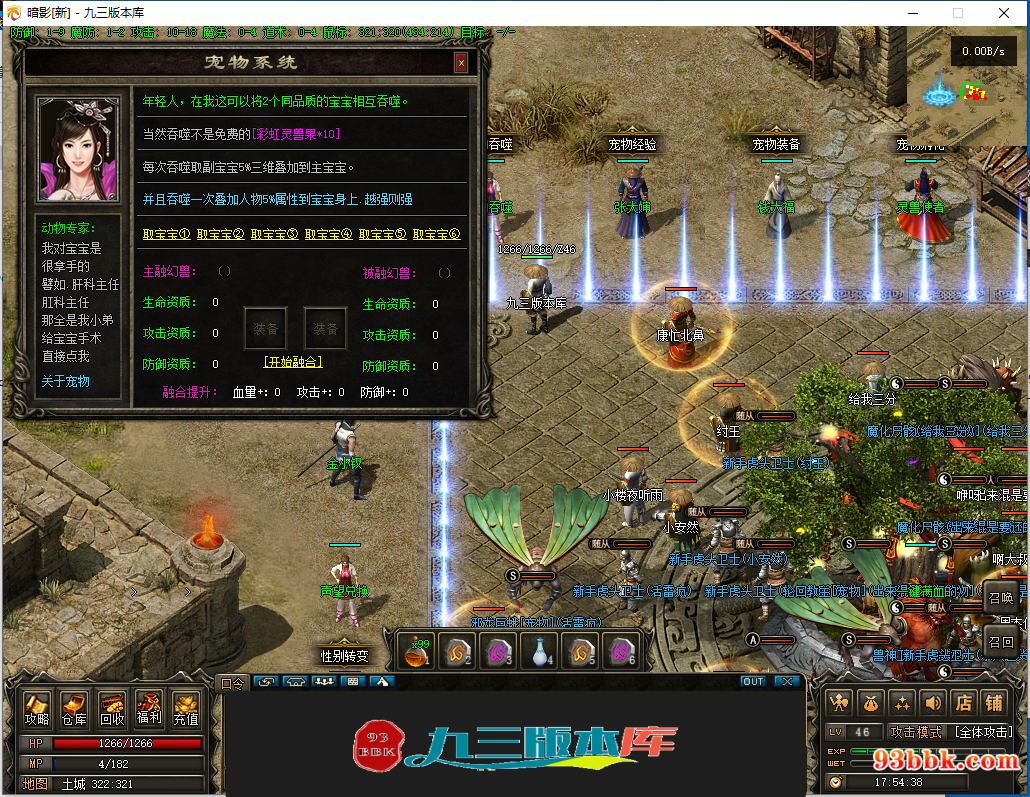Choose the 取宝宝① link
This screenshot has height=797, width=1030.
166,234
